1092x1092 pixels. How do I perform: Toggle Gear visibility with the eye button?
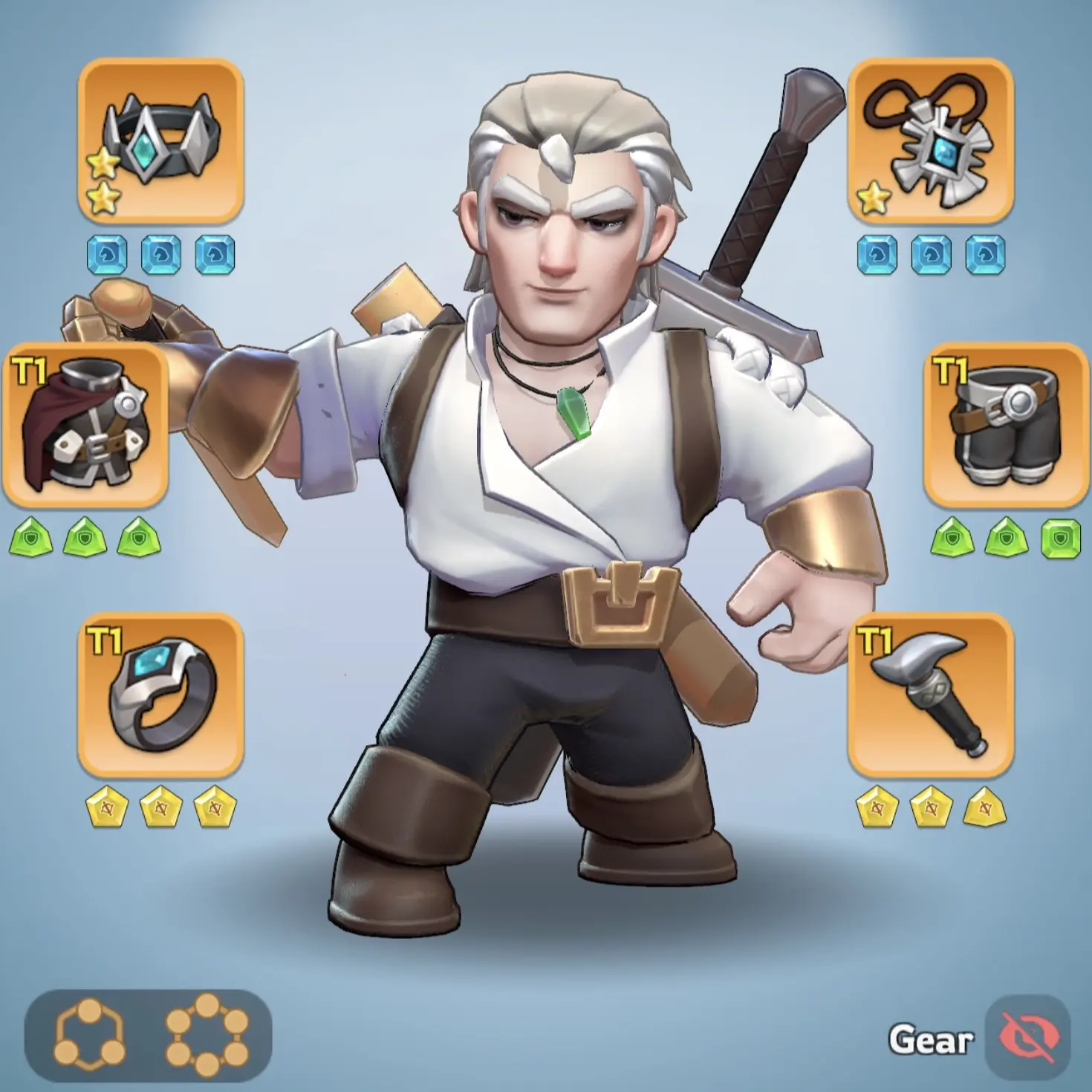tap(1027, 1038)
